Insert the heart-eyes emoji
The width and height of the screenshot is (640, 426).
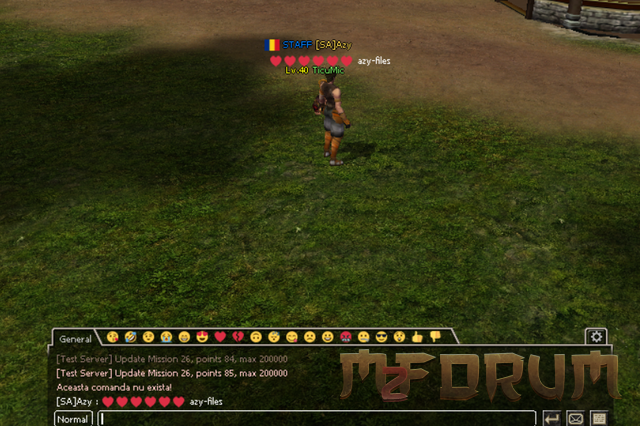point(202,337)
